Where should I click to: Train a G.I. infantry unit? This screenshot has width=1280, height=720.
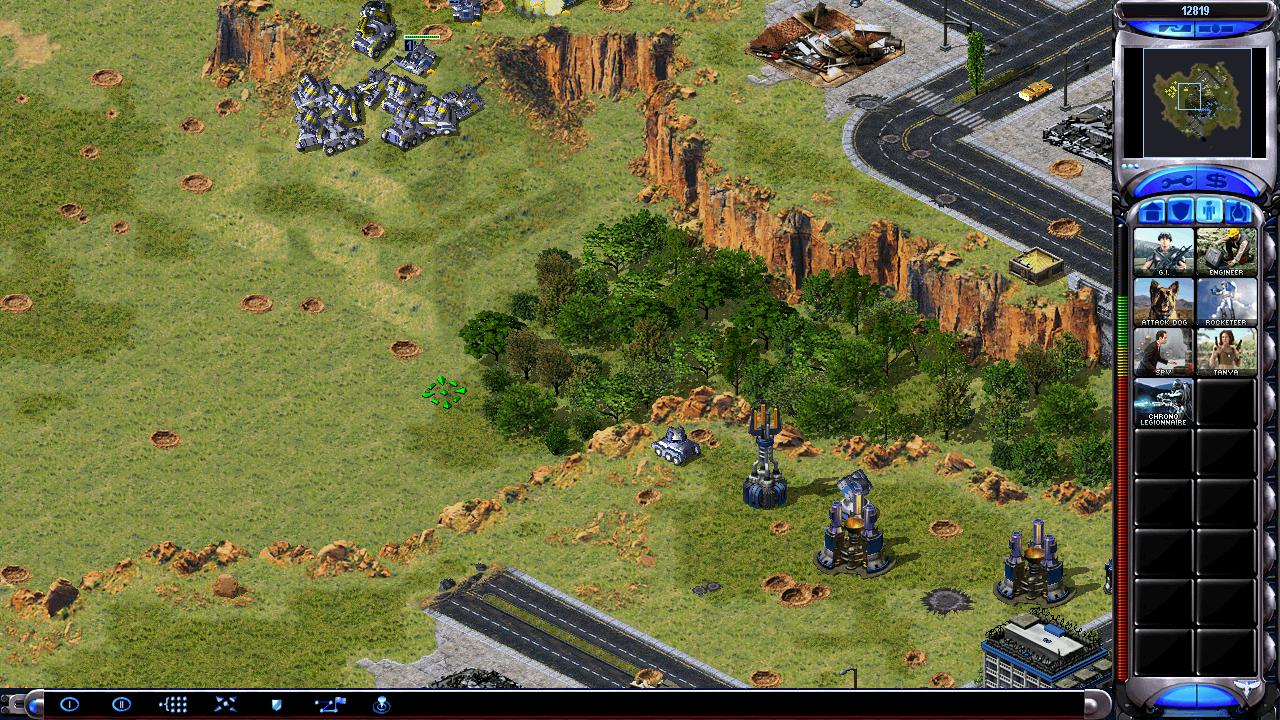tap(1163, 252)
